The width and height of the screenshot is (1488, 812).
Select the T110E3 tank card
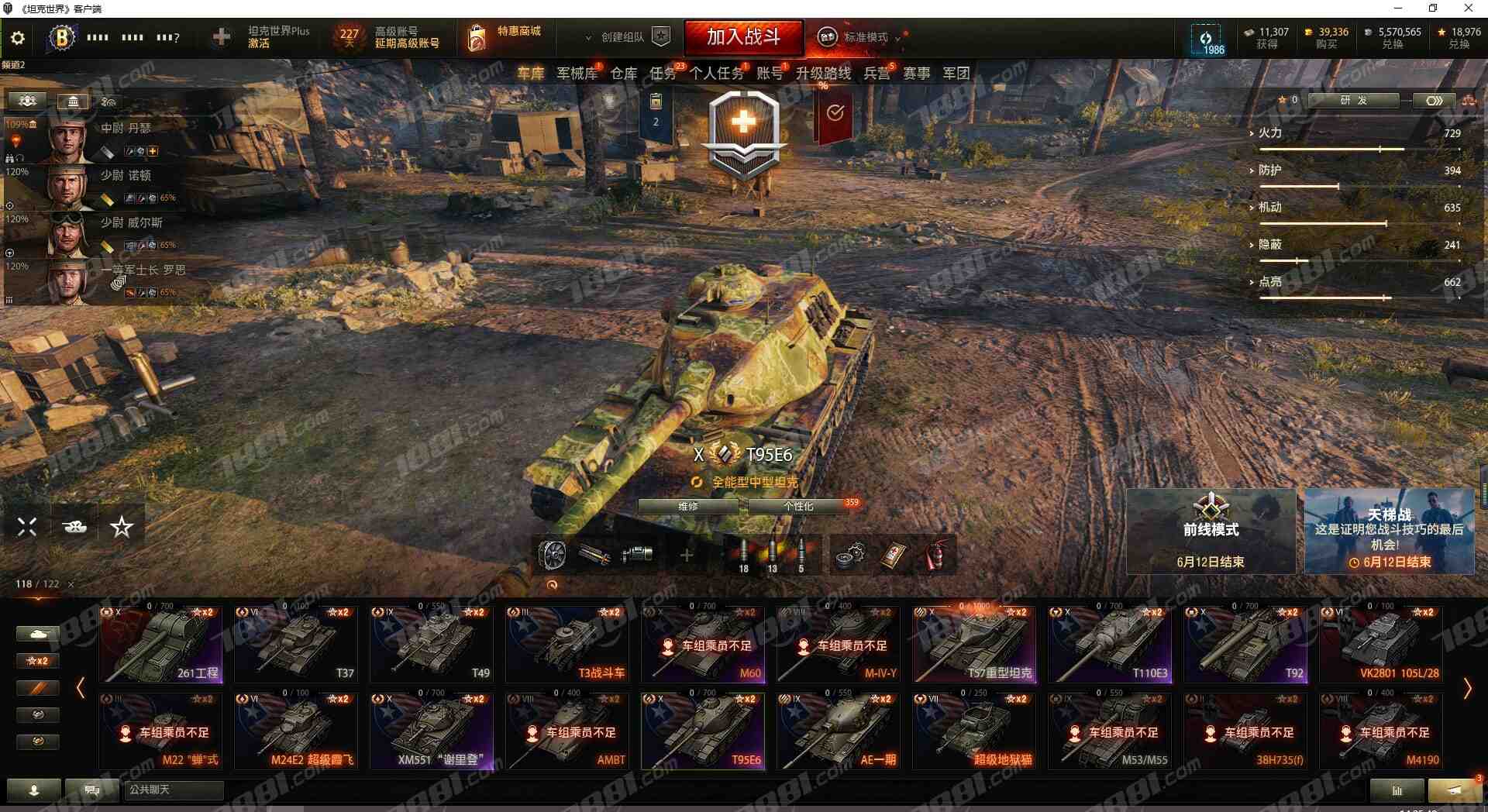[1110, 645]
